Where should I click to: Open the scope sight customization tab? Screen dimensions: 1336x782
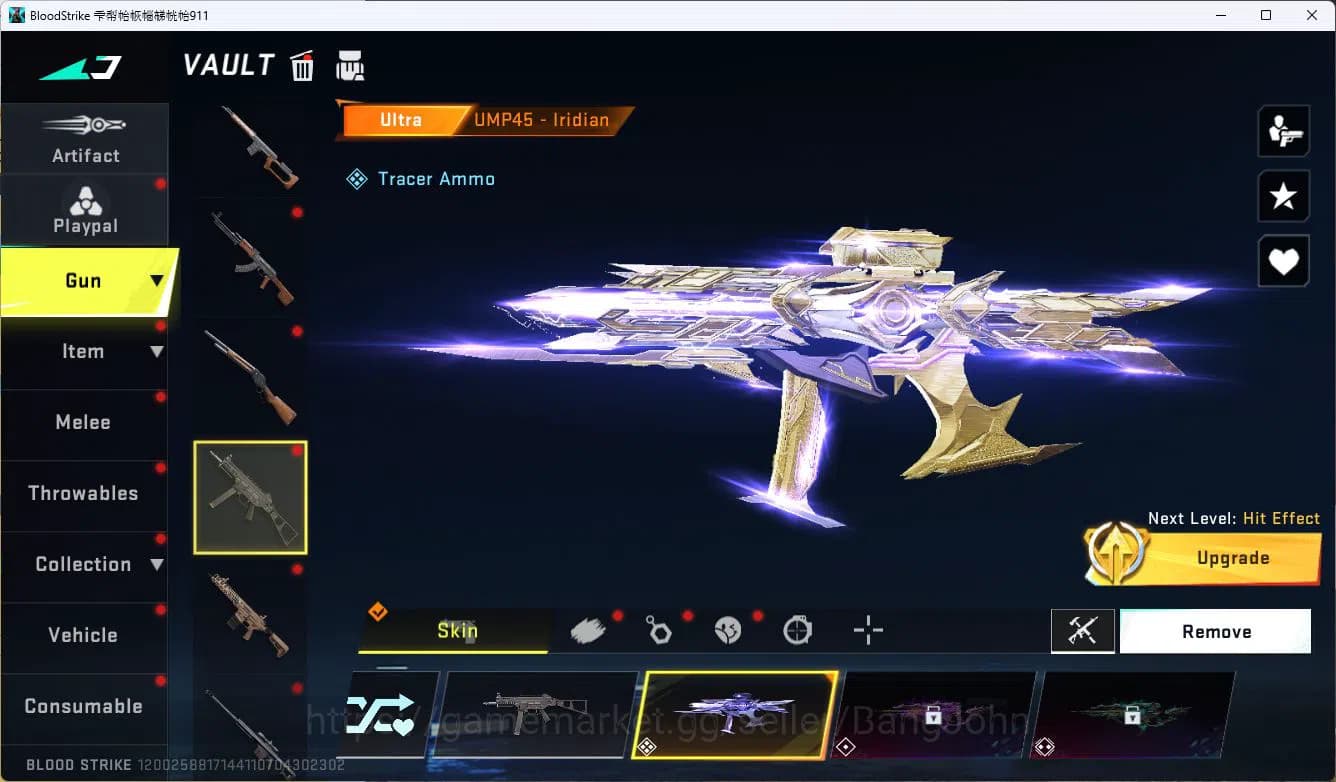[798, 629]
